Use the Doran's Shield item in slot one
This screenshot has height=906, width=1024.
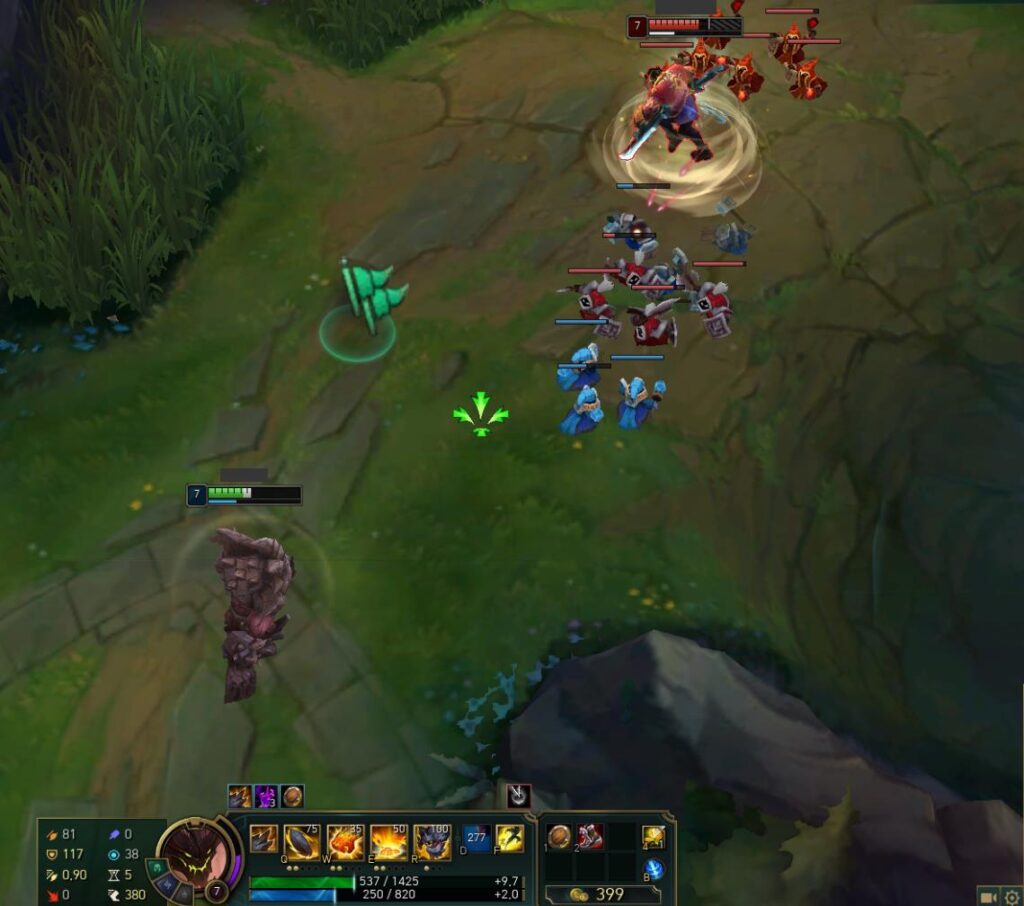pos(560,837)
